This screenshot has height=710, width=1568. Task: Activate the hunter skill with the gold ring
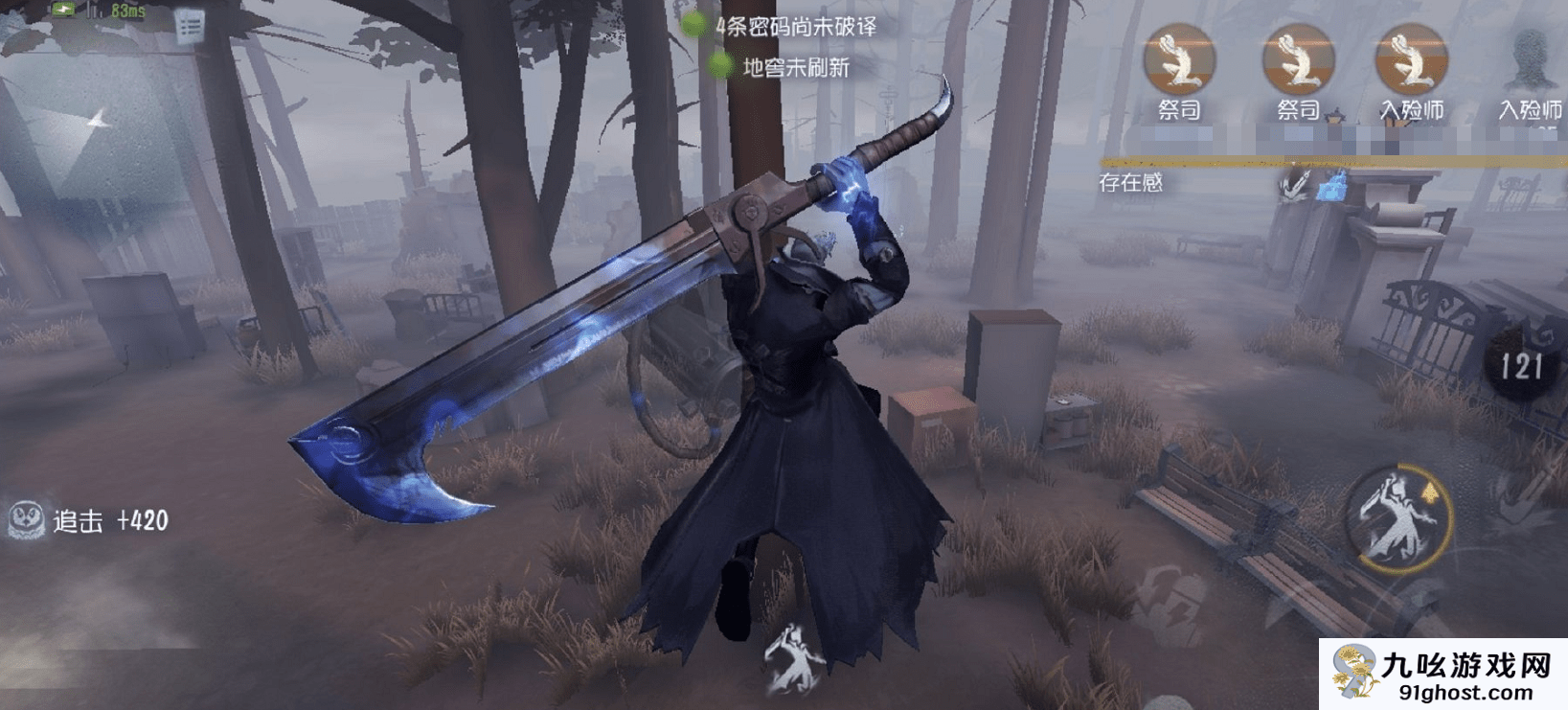(1399, 518)
